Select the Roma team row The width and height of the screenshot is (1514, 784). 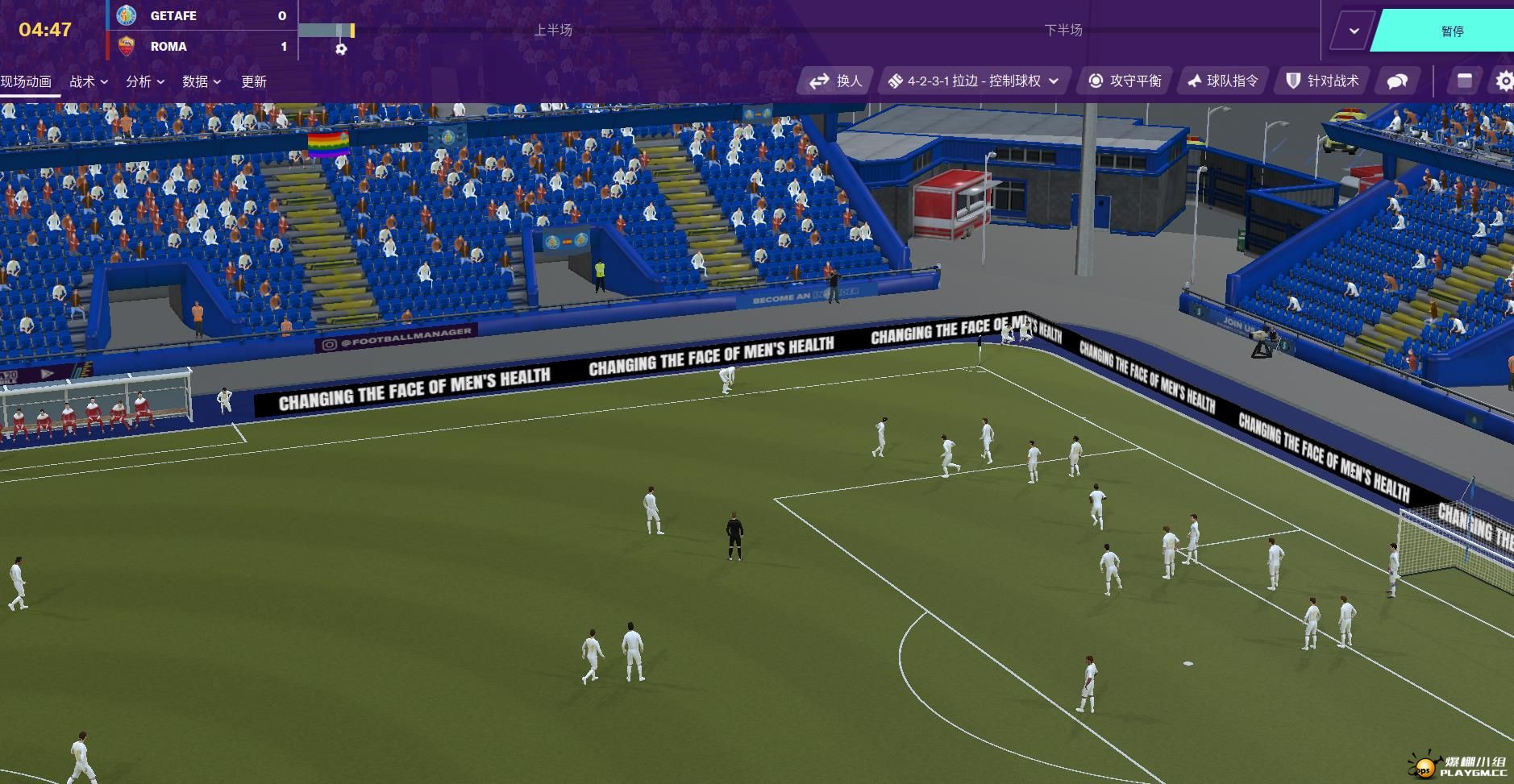pyautogui.click(x=202, y=46)
